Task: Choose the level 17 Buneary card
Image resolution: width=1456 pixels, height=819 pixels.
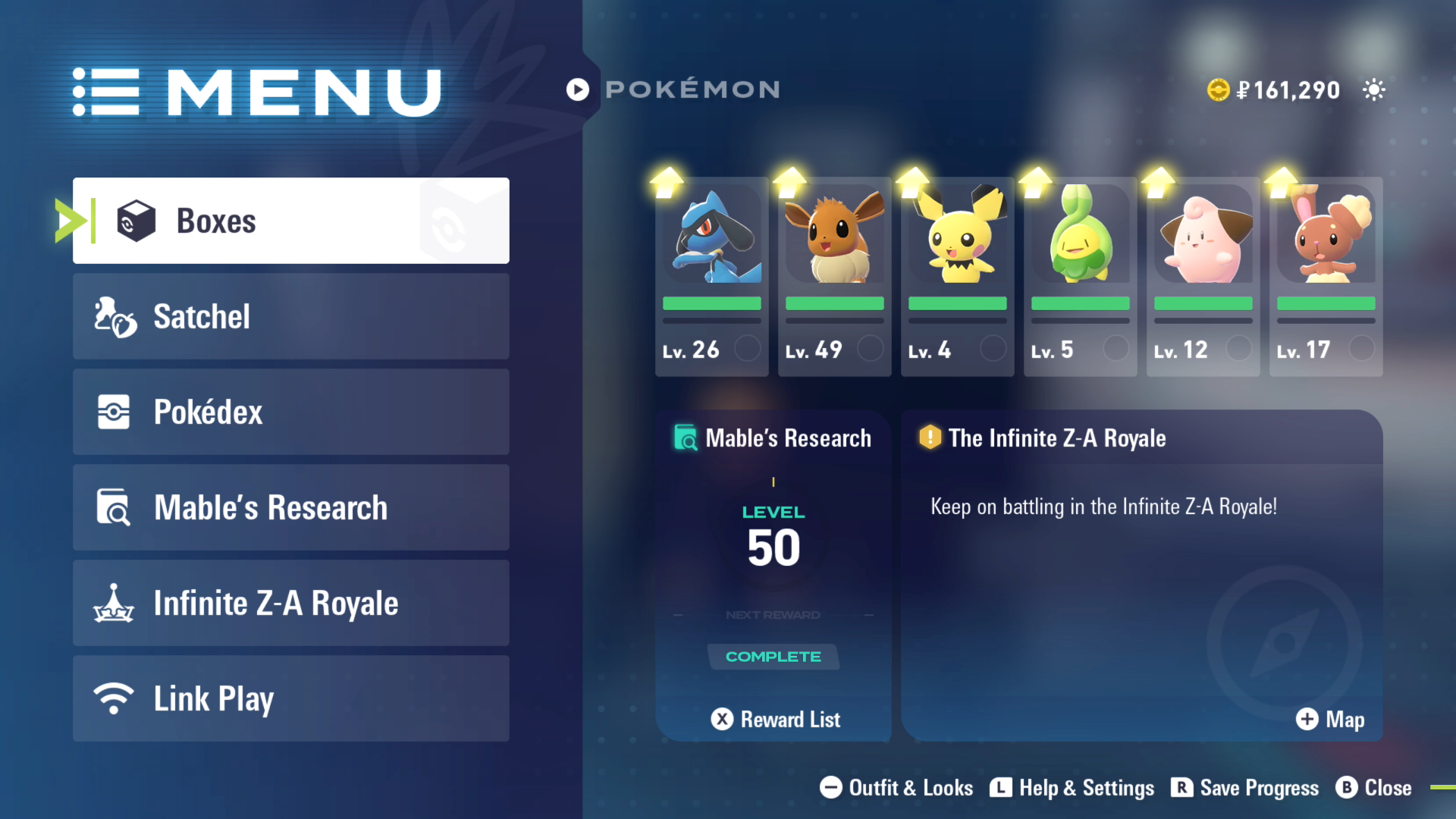Action: coord(1326,277)
